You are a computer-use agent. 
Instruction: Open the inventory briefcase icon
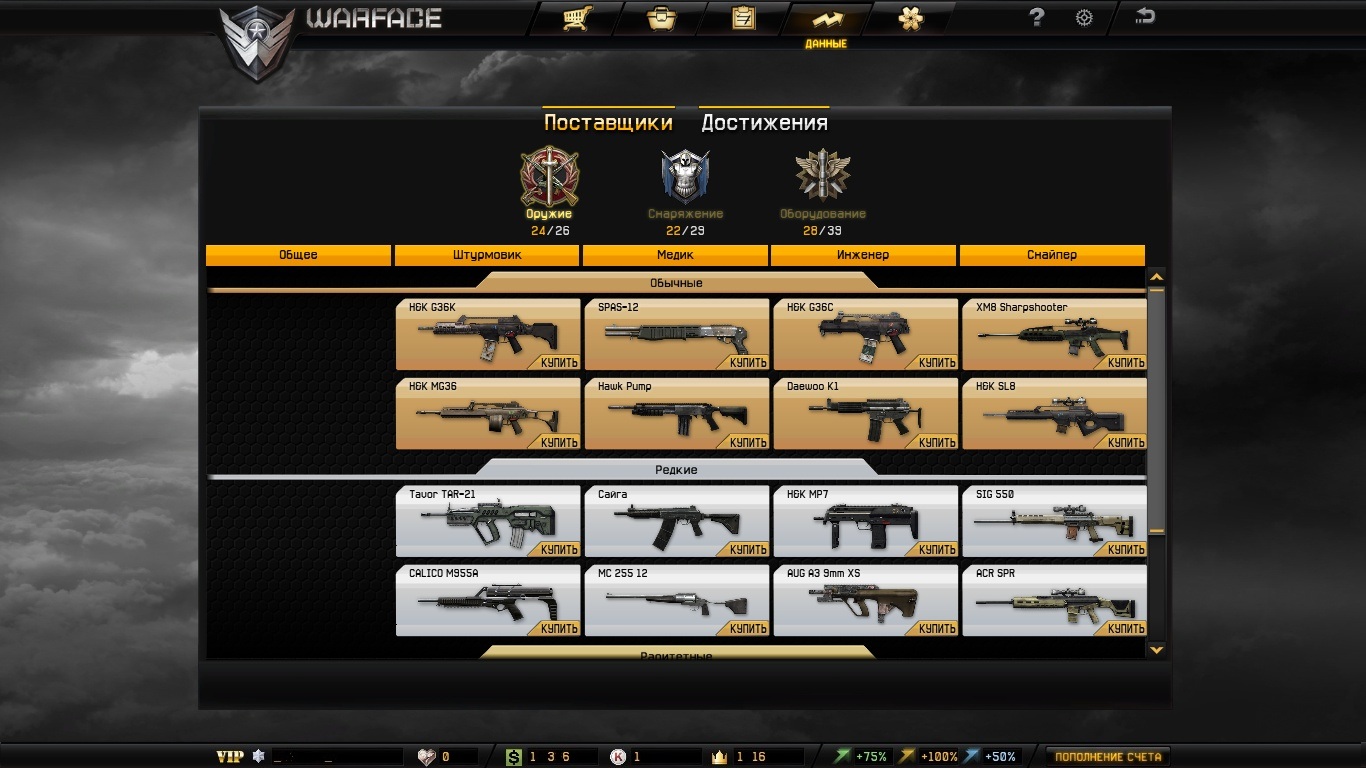(660, 18)
